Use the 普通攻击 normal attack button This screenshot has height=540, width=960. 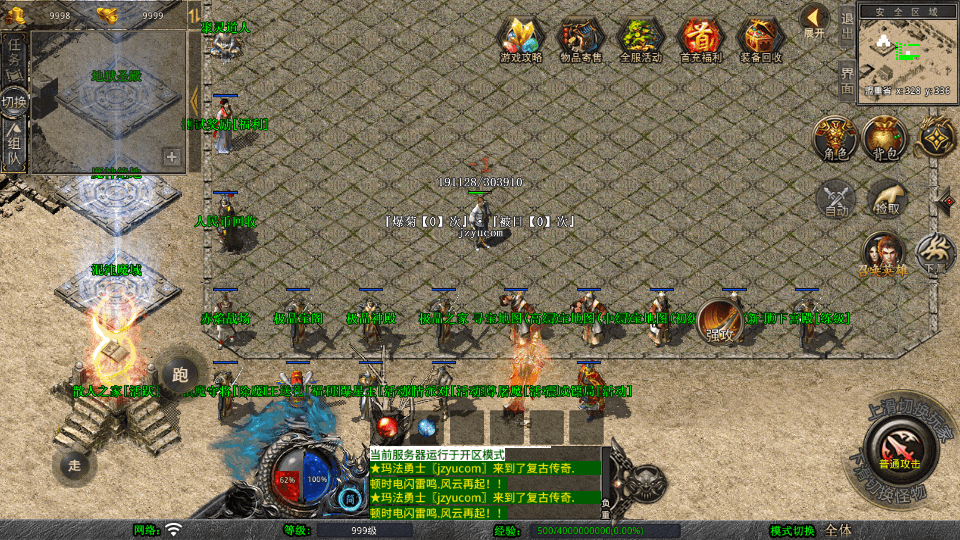[900, 443]
